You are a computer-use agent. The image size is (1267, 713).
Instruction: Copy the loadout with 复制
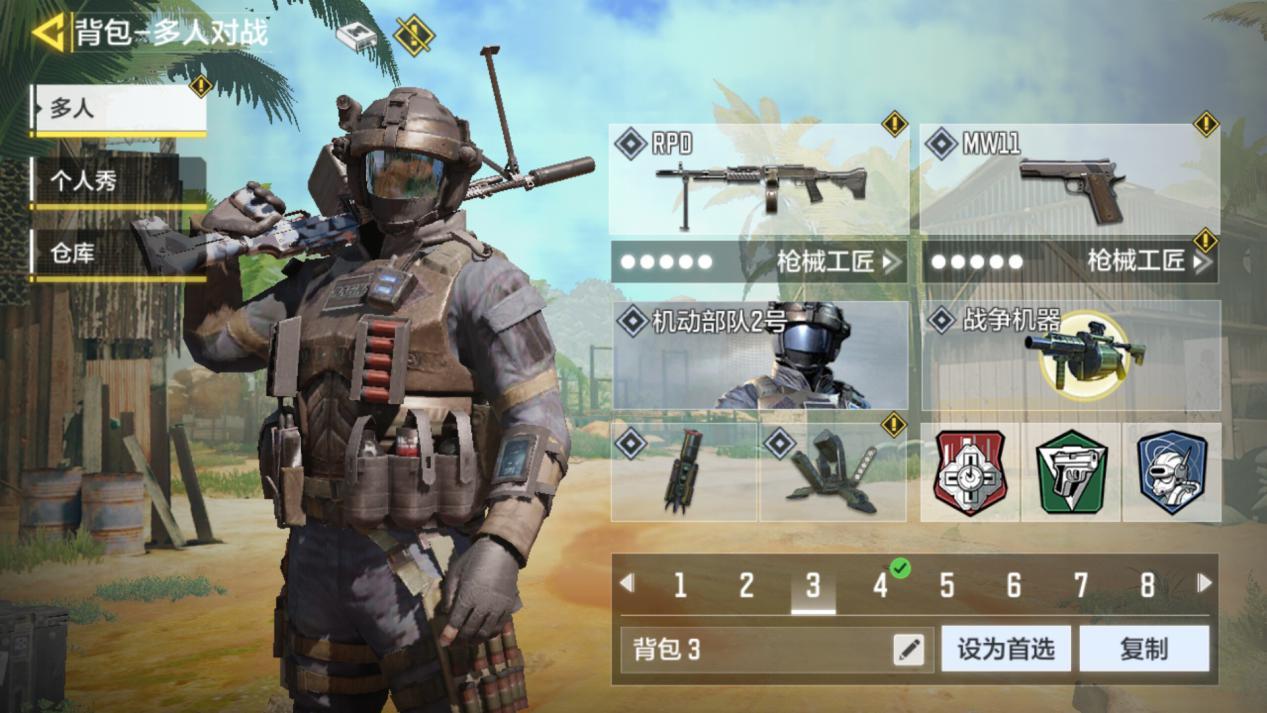(1144, 650)
